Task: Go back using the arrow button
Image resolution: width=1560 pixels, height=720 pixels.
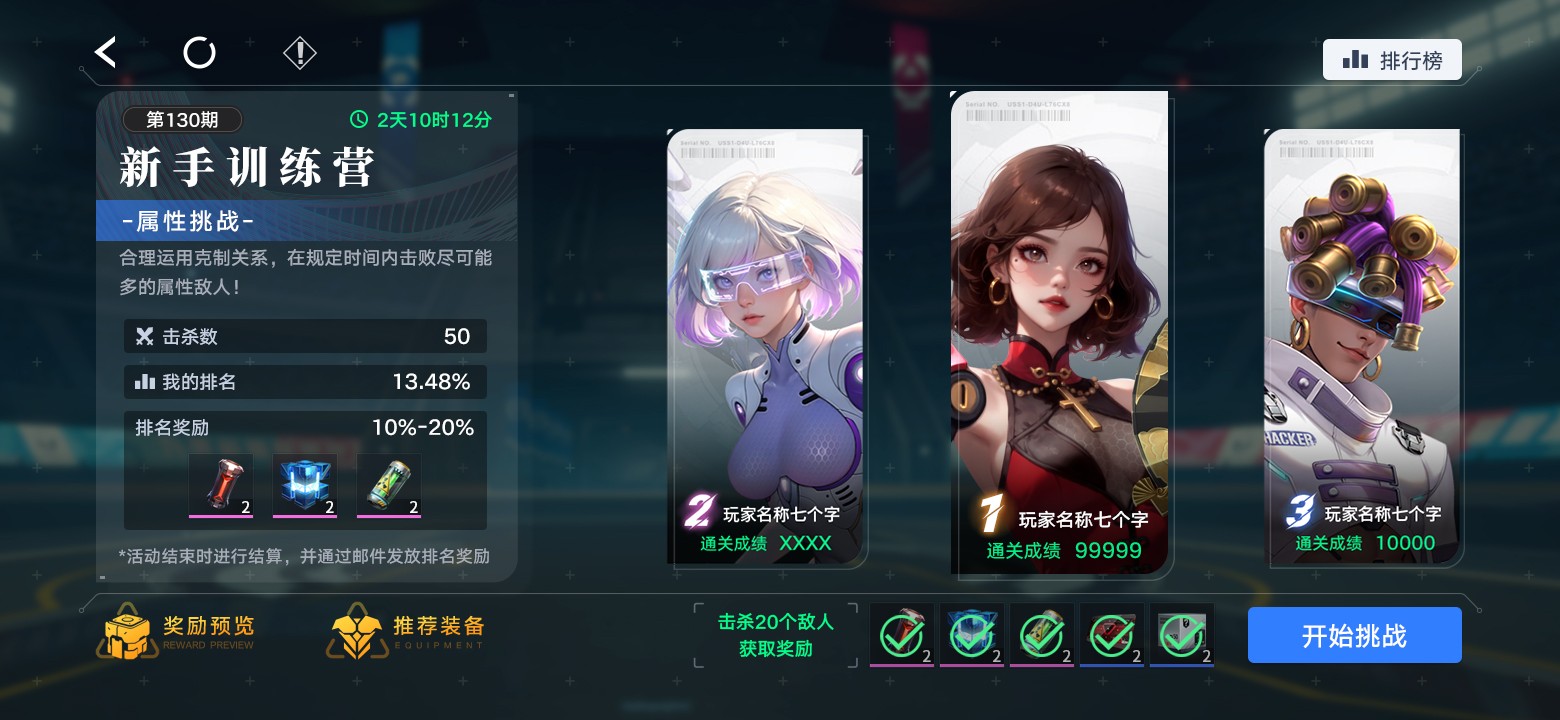Action: pyautogui.click(x=106, y=52)
